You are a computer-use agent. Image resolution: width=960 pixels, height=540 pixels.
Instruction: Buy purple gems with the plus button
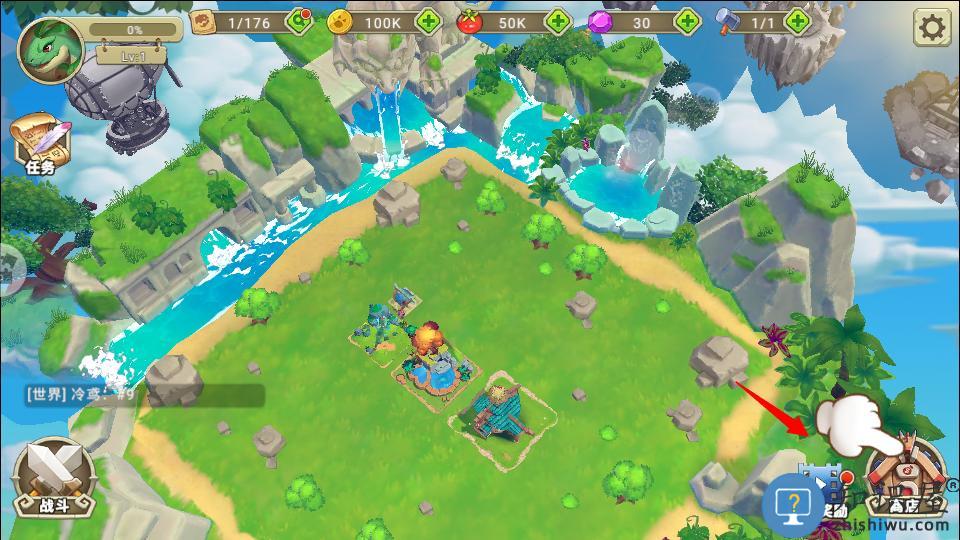tap(687, 21)
